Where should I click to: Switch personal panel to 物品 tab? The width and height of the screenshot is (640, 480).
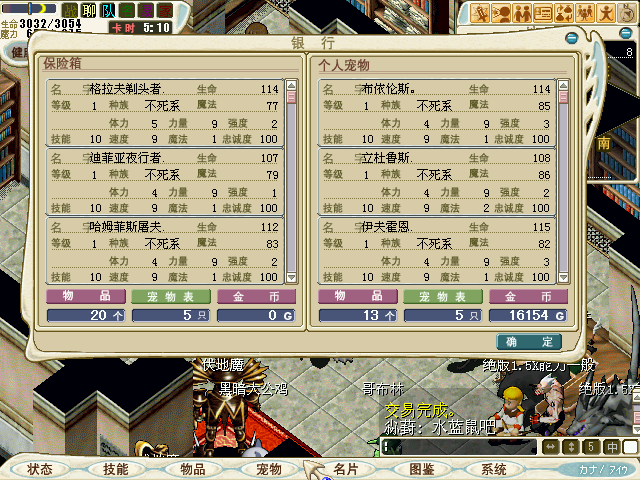tap(357, 297)
